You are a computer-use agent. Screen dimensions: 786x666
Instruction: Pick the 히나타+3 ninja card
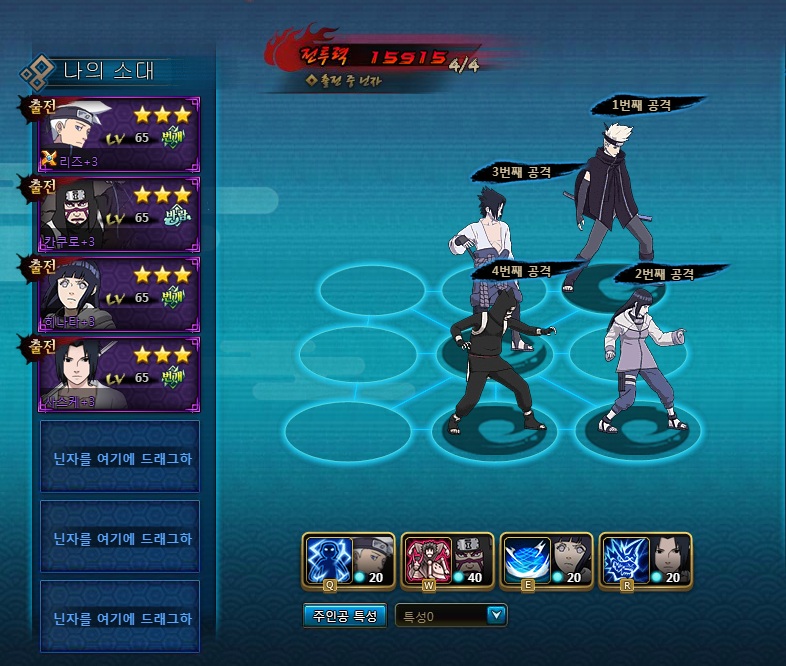[x=119, y=293]
